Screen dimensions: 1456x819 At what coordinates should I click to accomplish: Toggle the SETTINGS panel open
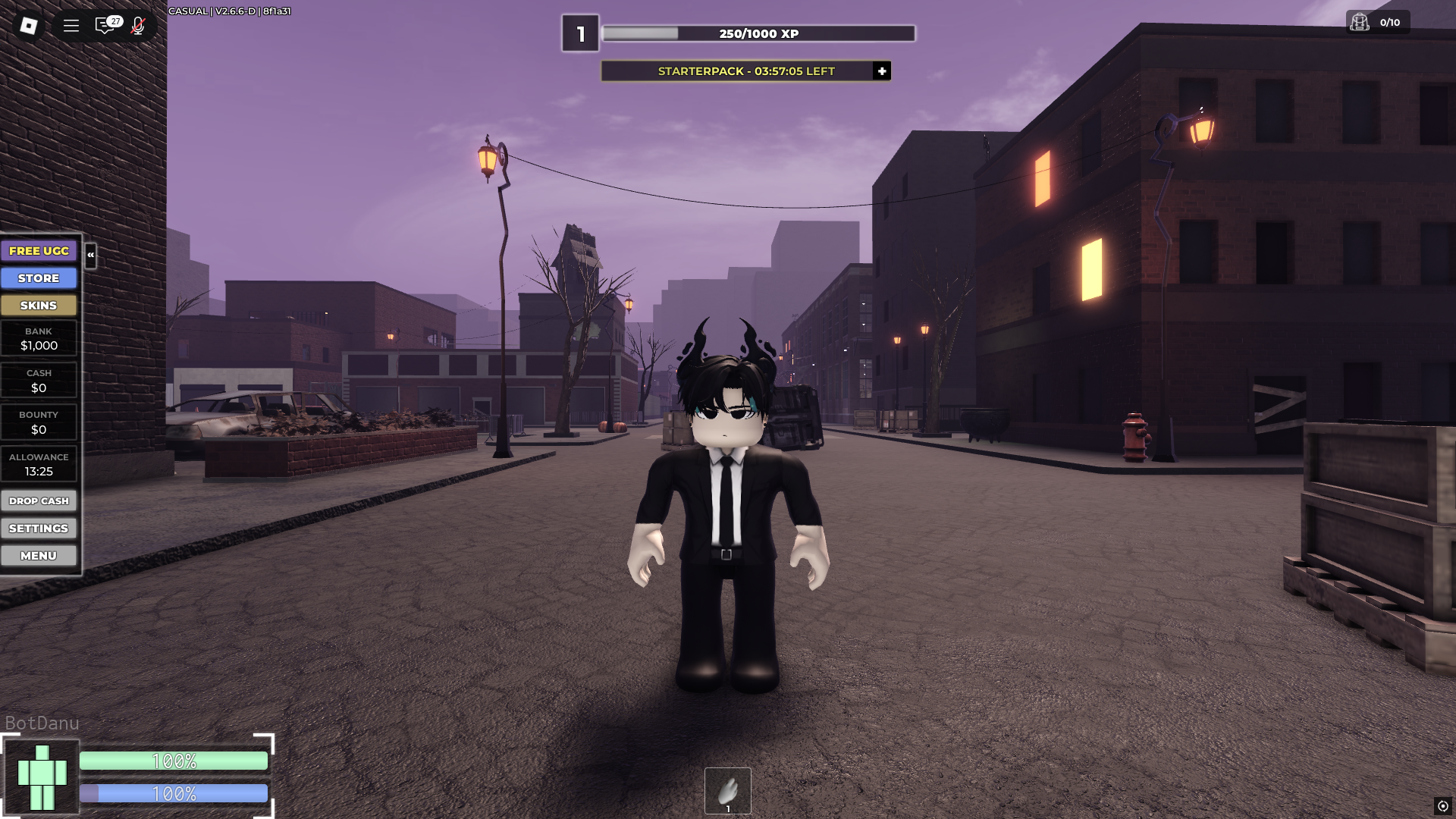pos(39,528)
